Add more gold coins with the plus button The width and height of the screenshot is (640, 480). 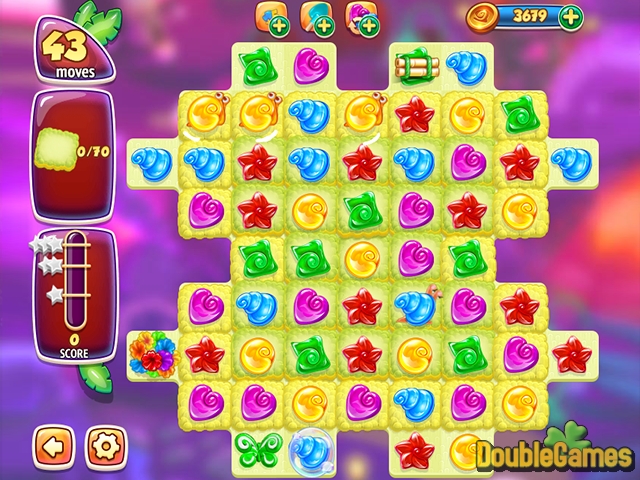coord(570,16)
